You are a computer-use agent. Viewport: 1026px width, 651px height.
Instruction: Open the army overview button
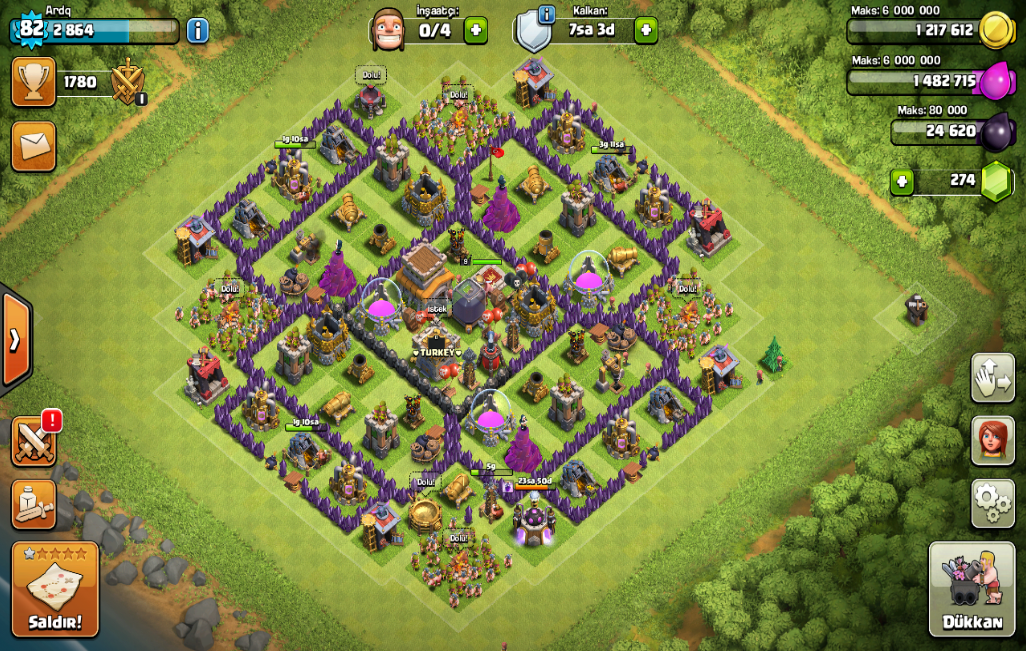point(33,504)
